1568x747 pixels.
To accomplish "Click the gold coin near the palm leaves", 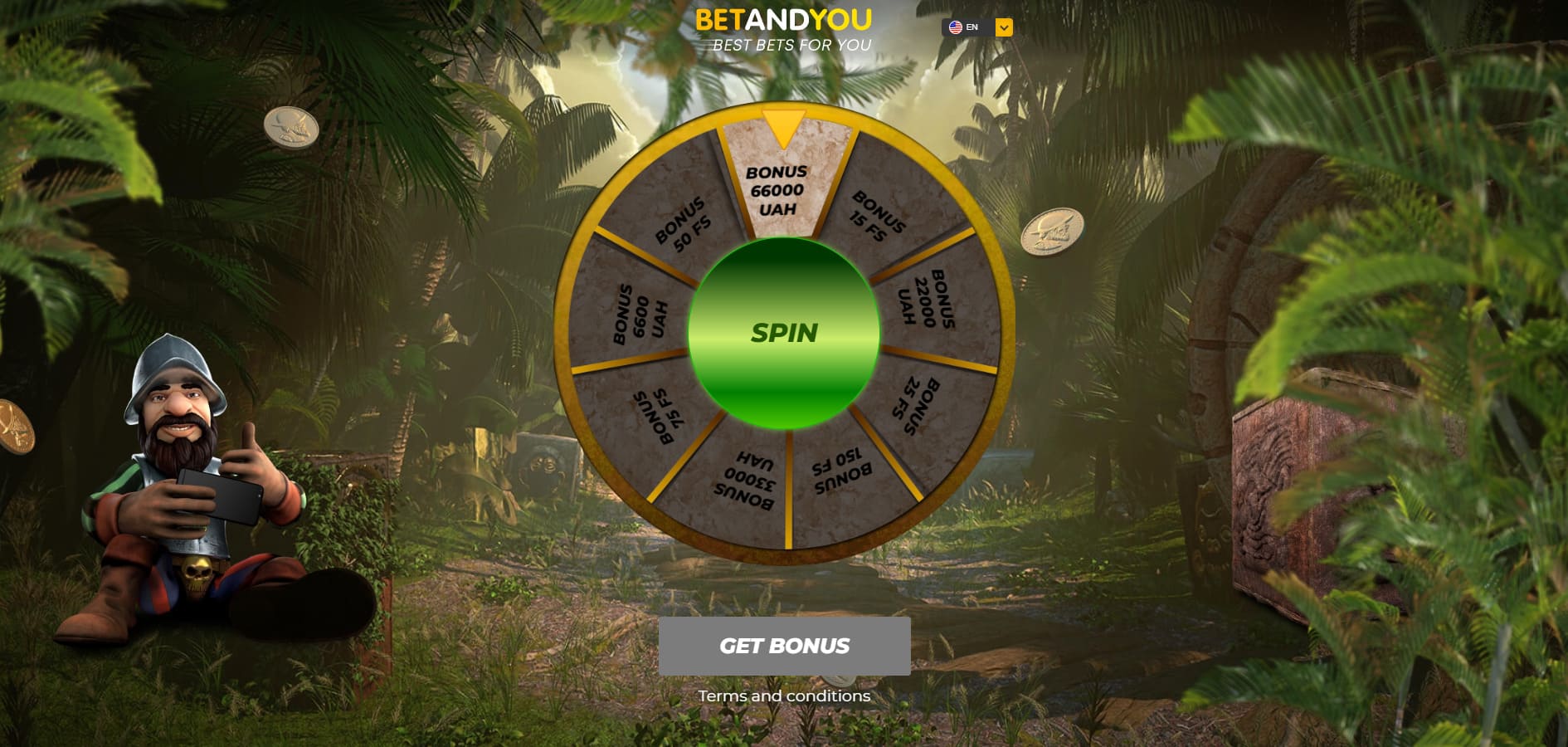I will pos(291,129).
